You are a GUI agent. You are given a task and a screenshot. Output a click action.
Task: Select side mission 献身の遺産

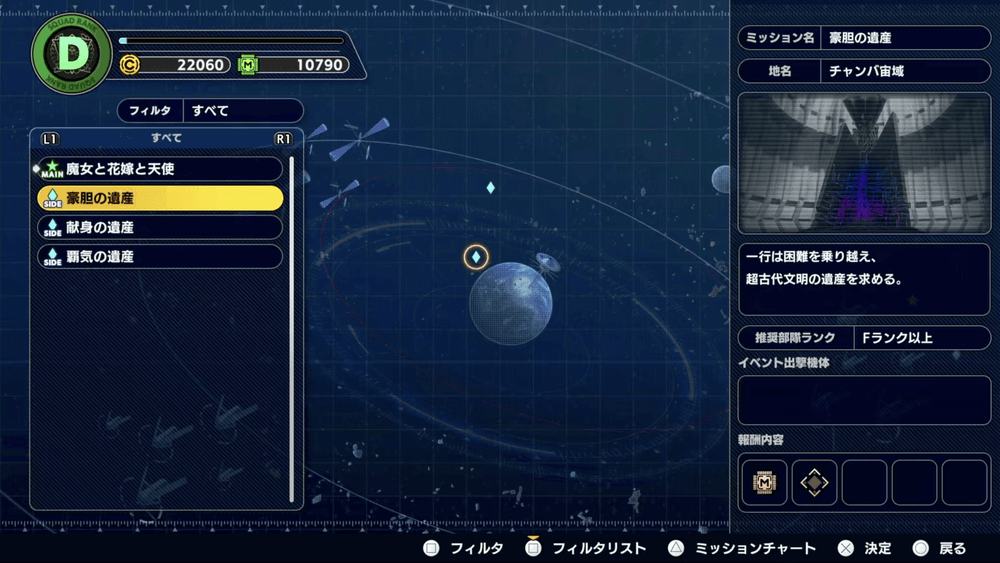click(x=160, y=227)
